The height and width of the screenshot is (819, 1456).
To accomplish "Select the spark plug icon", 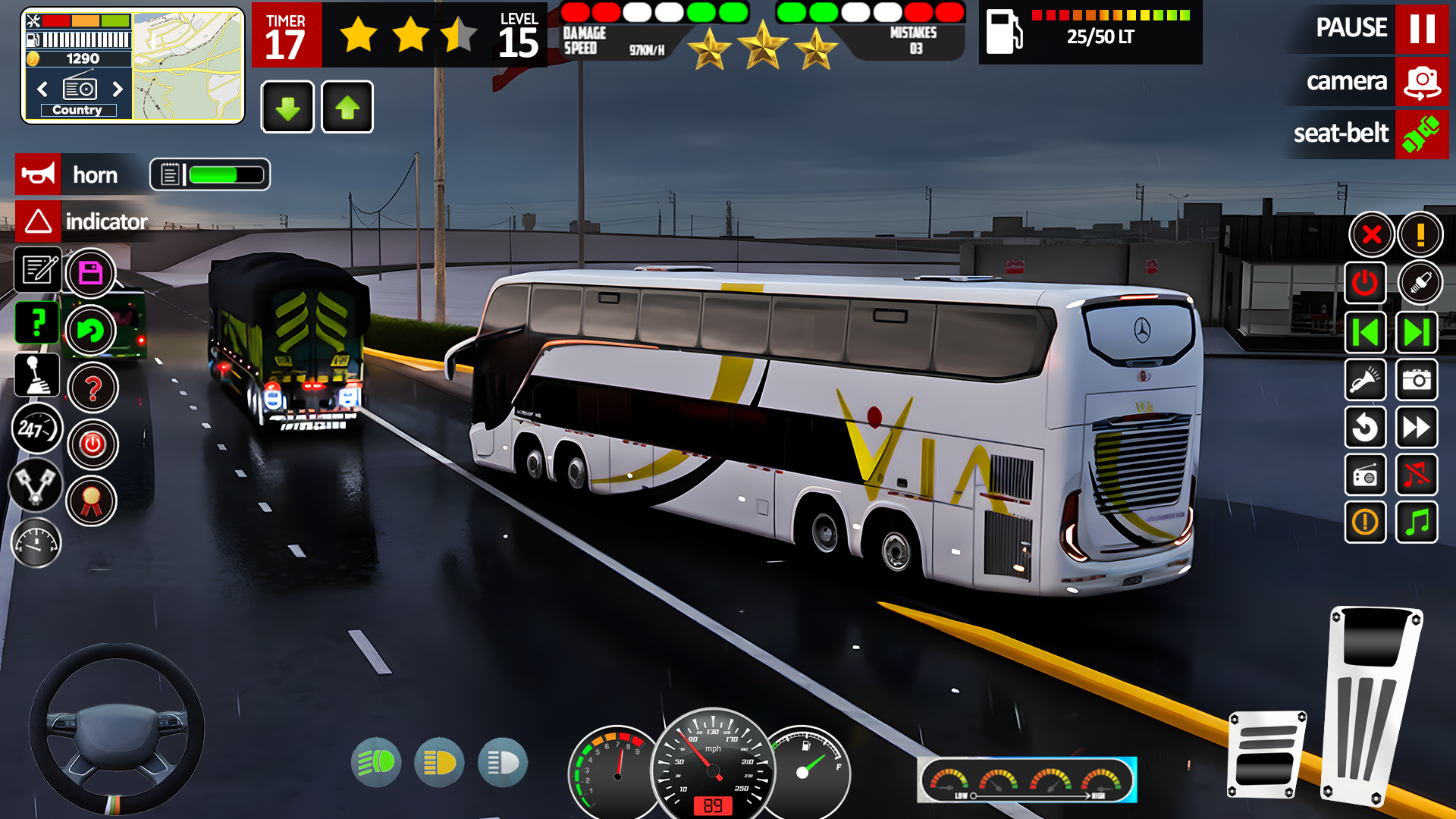I will click(1422, 282).
